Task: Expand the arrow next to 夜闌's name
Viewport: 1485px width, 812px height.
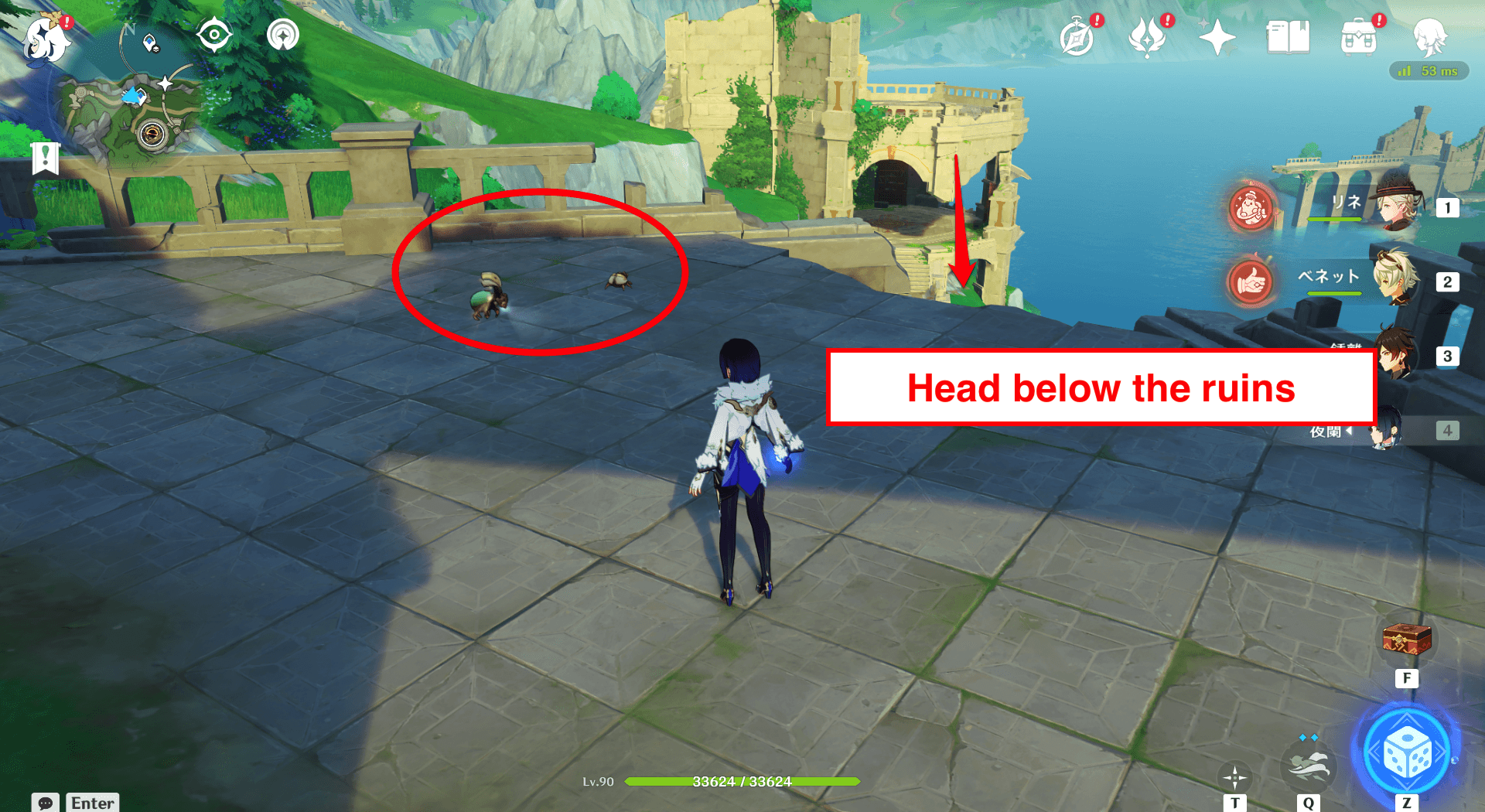Action: 1350,432
